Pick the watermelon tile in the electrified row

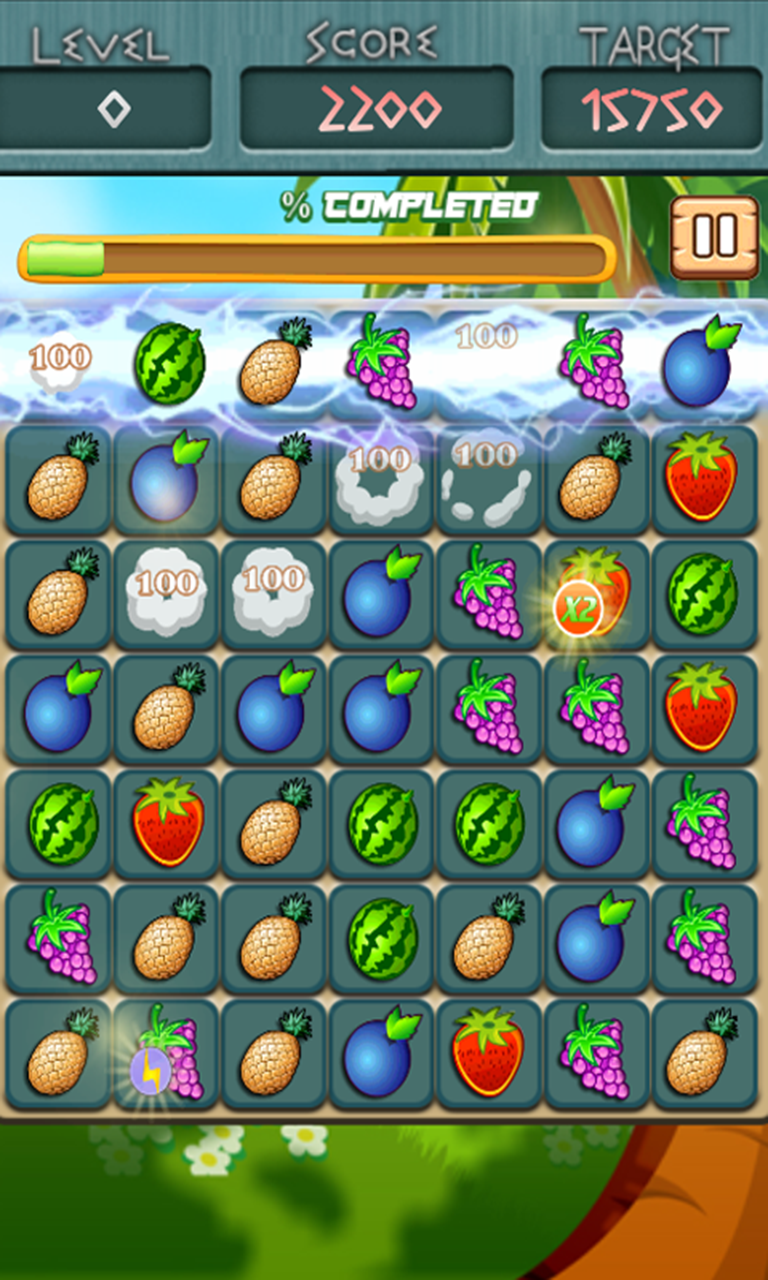(169, 363)
